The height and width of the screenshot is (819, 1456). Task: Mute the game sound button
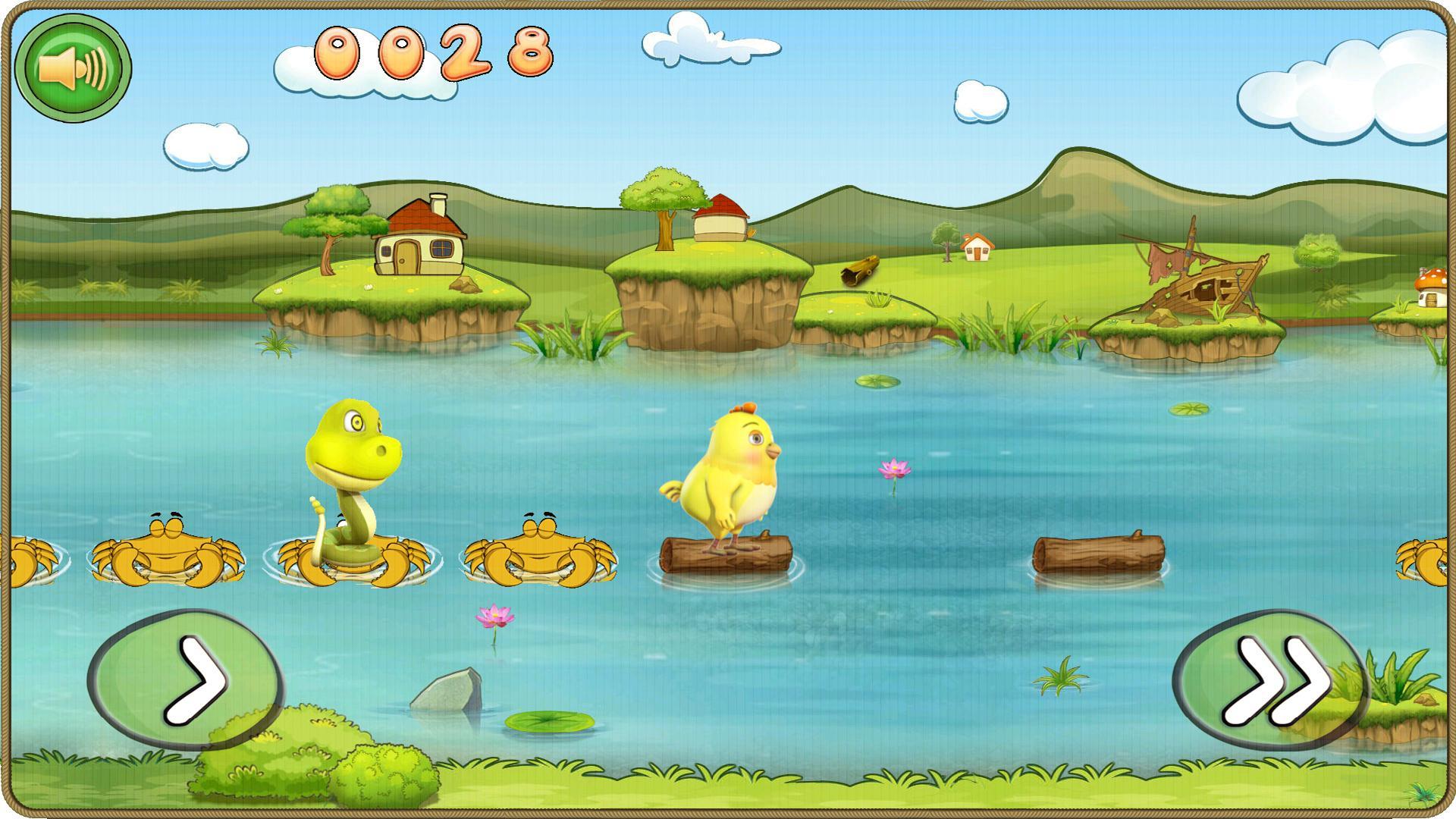point(74,68)
